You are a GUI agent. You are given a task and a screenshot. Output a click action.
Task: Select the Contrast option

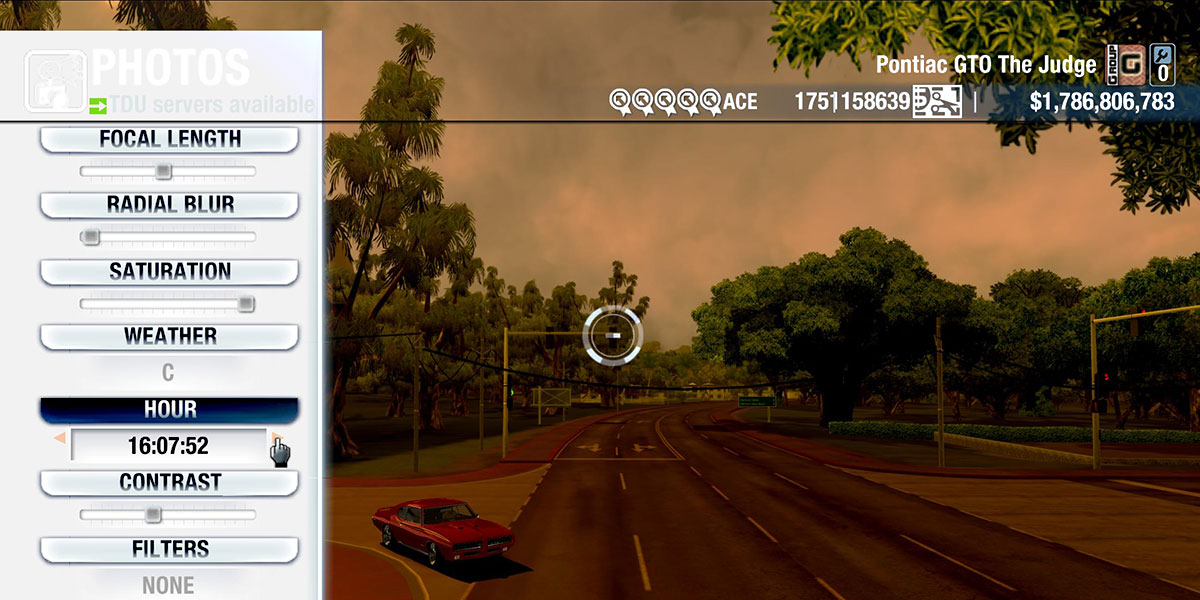169,482
